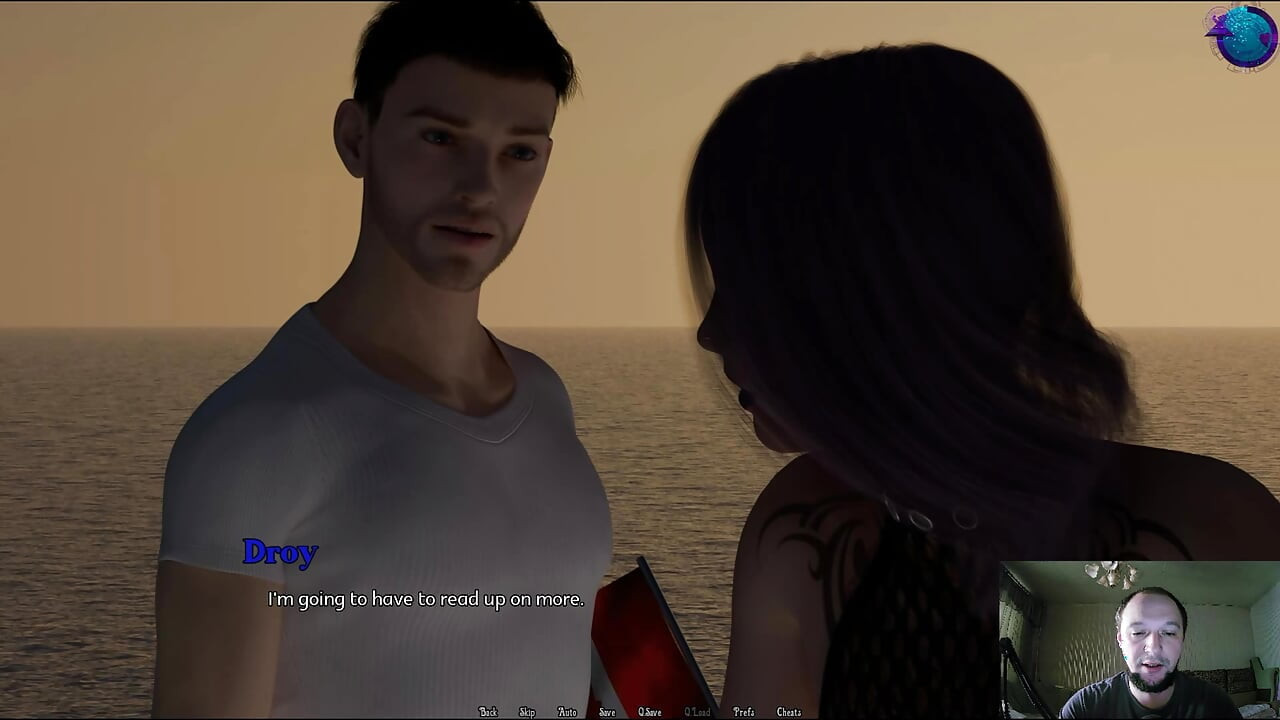Open the Save screen

pos(607,711)
